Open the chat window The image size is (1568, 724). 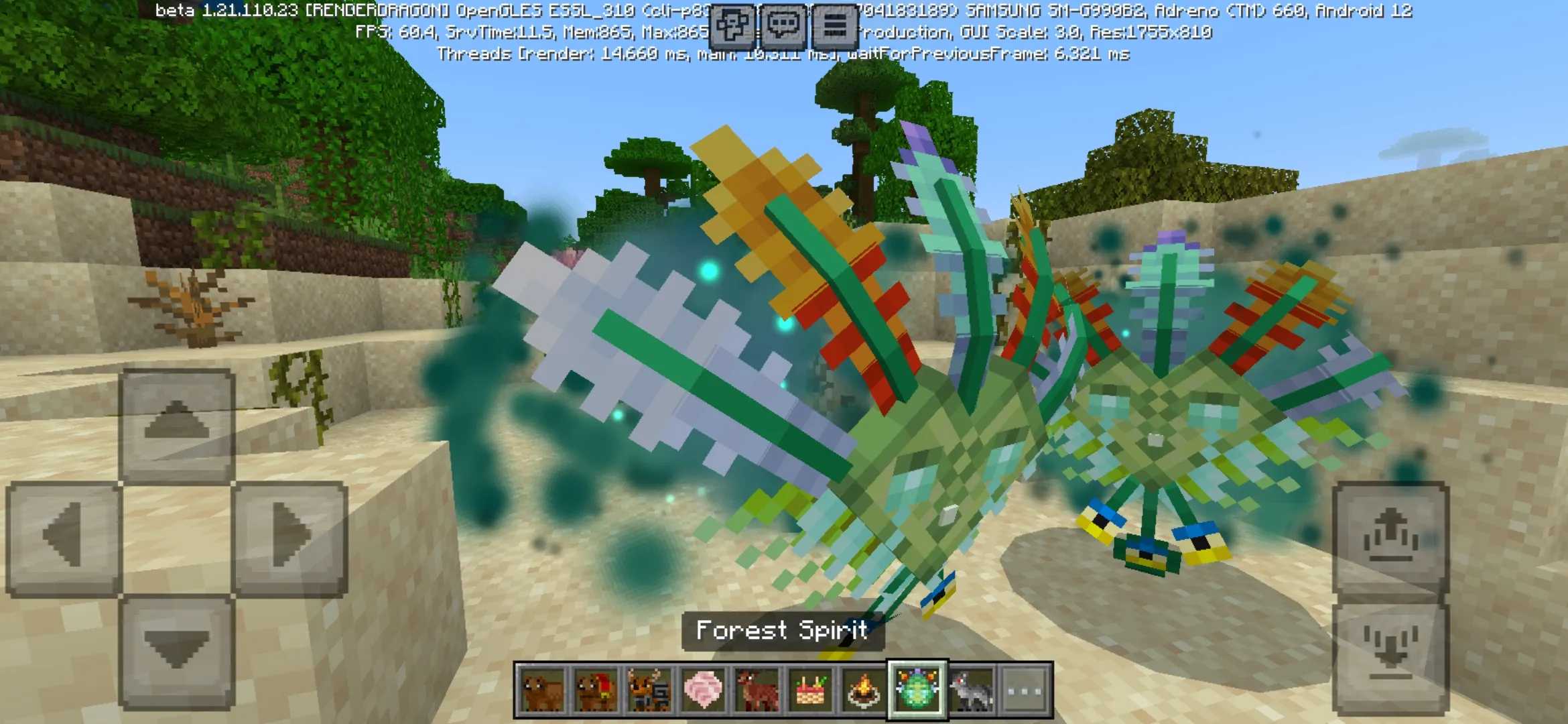(784, 25)
